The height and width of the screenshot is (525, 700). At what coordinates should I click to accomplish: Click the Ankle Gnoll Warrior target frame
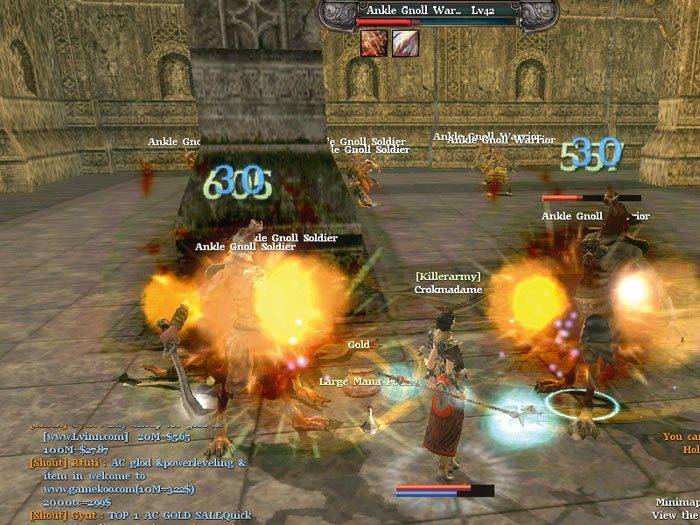click(434, 12)
